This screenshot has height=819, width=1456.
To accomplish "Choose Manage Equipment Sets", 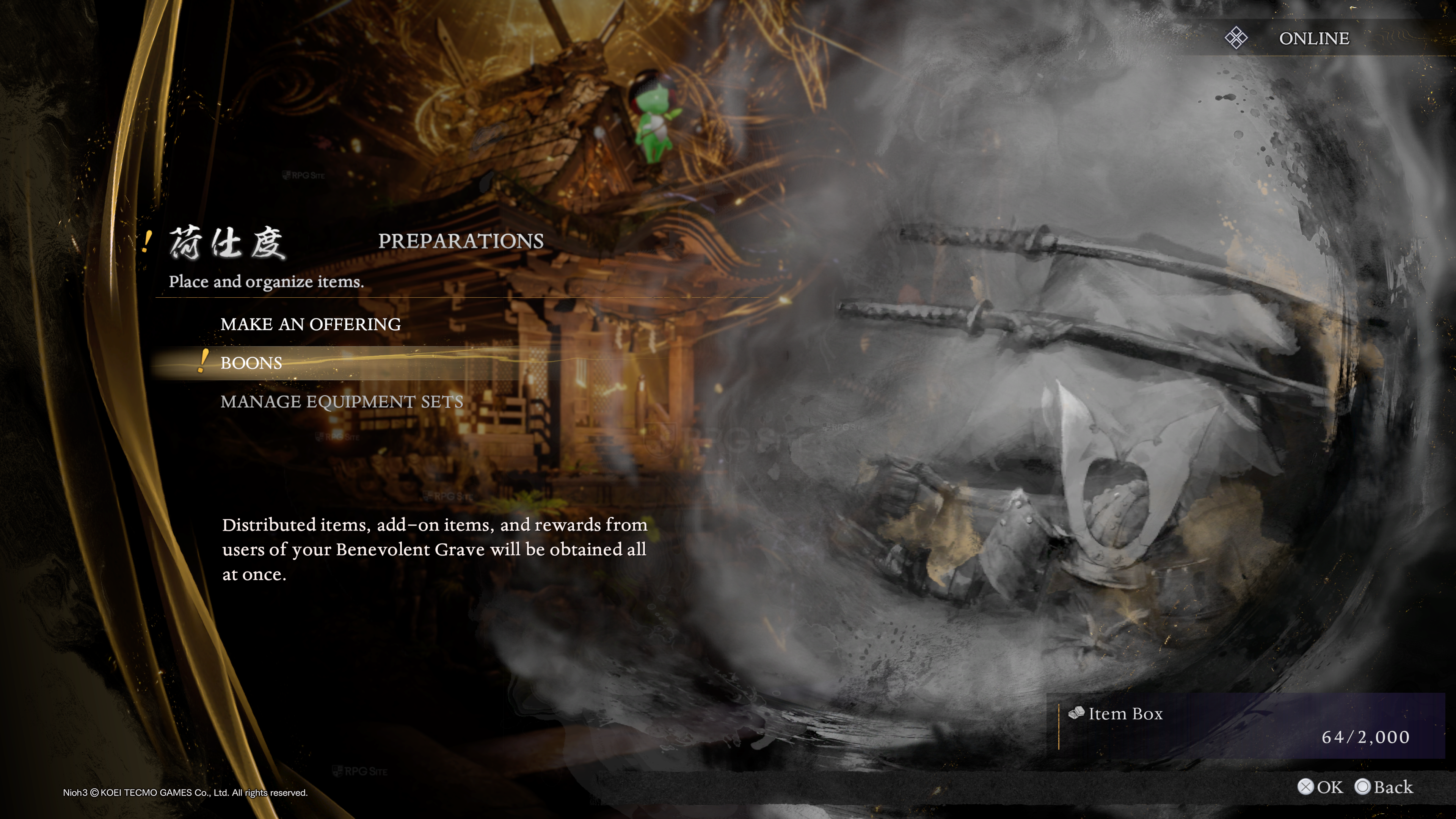I will (341, 402).
